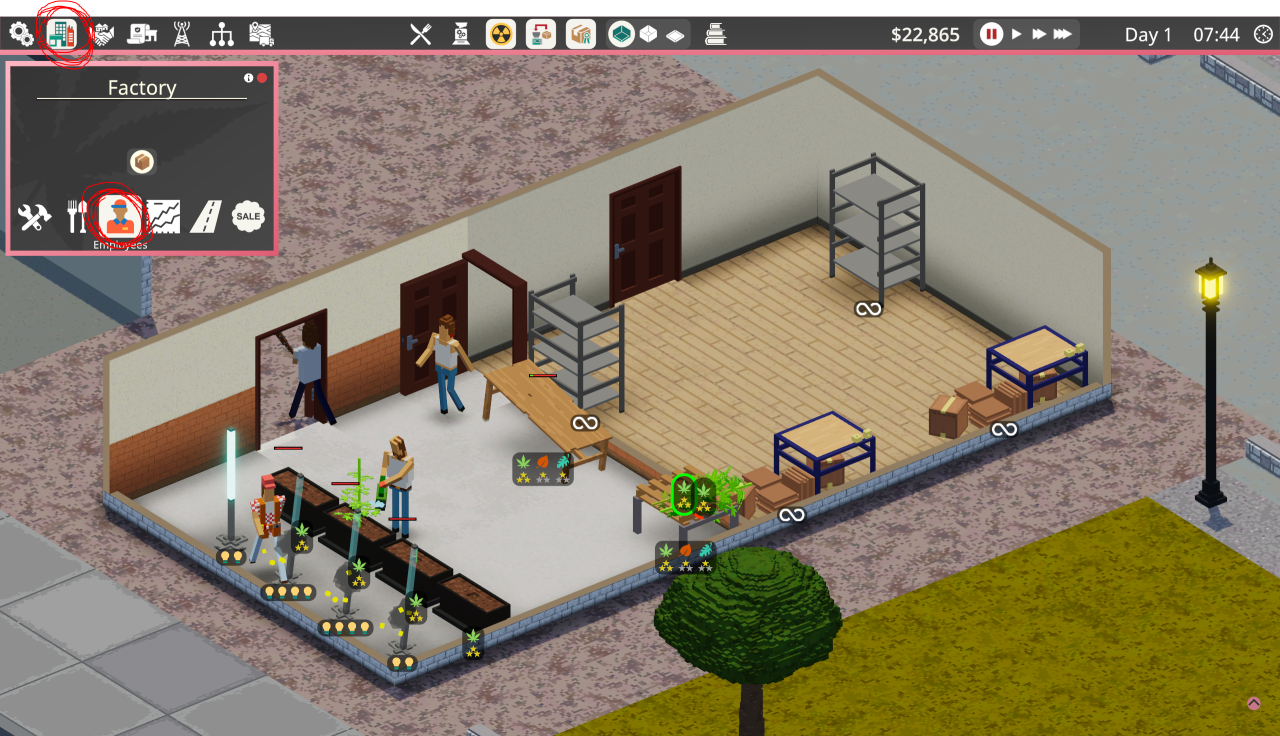Click the radio tower icon
1280x736 pixels.
tap(182, 35)
